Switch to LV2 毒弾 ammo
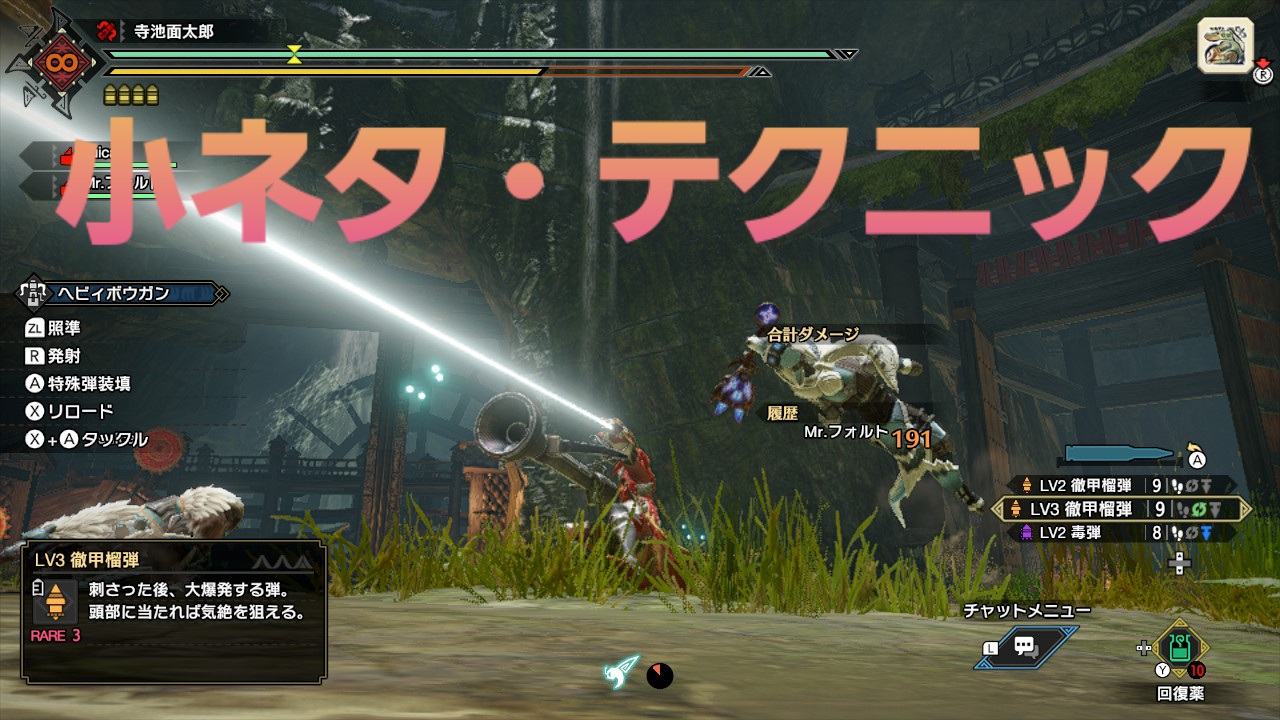Screen dimensions: 1280x720 [x=1120, y=533]
